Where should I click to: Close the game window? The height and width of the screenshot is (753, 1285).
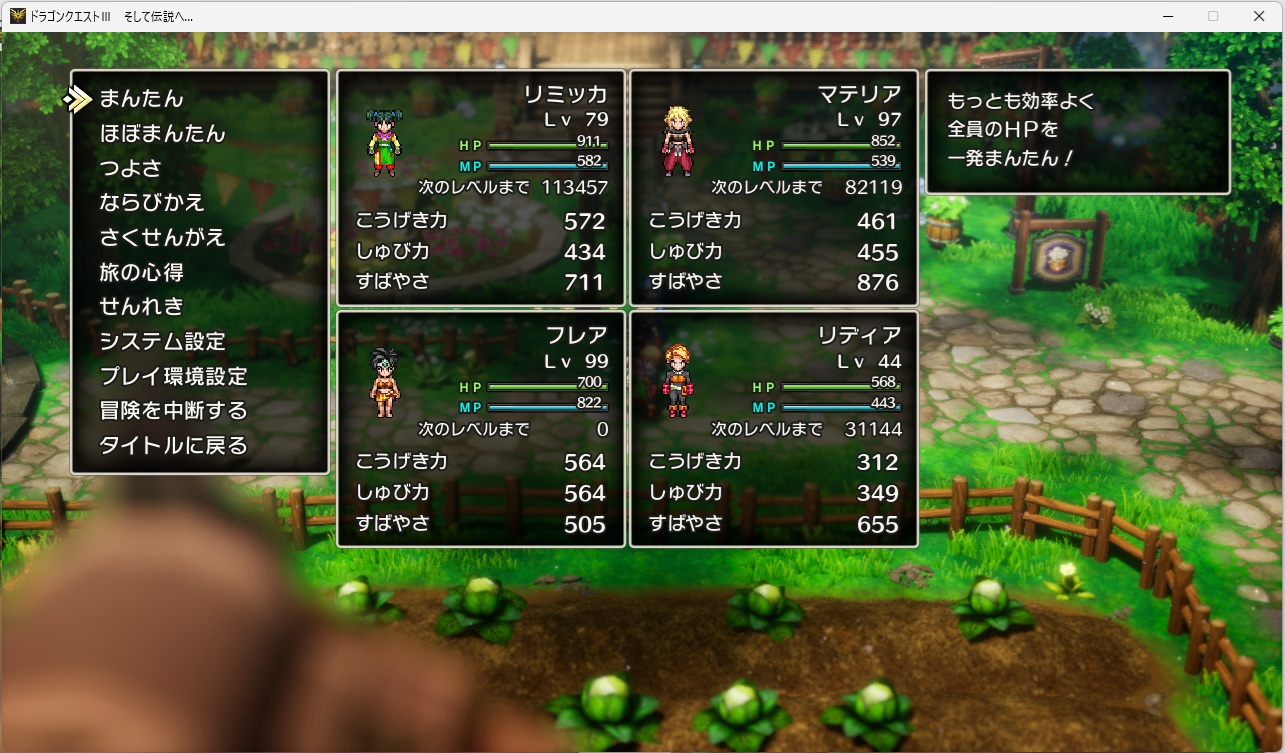click(x=1259, y=16)
